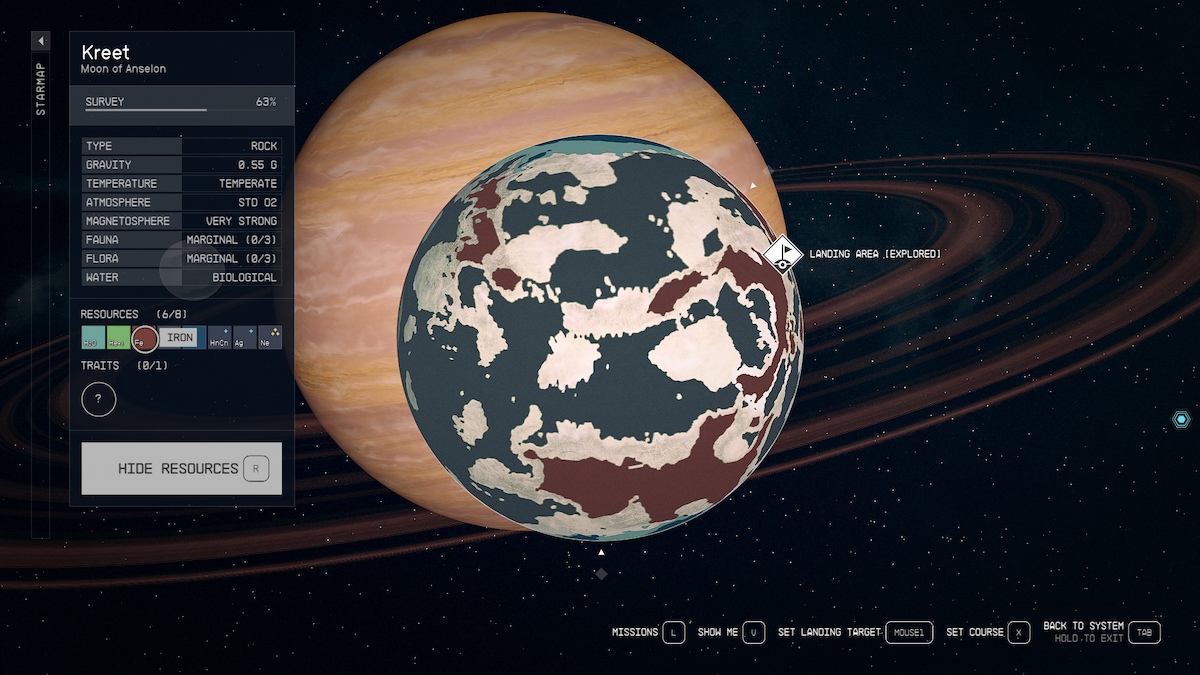The width and height of the screenshot is (1200, 675).
Task: Select the H2O water resource tile
Action: [x=93, y=338]
